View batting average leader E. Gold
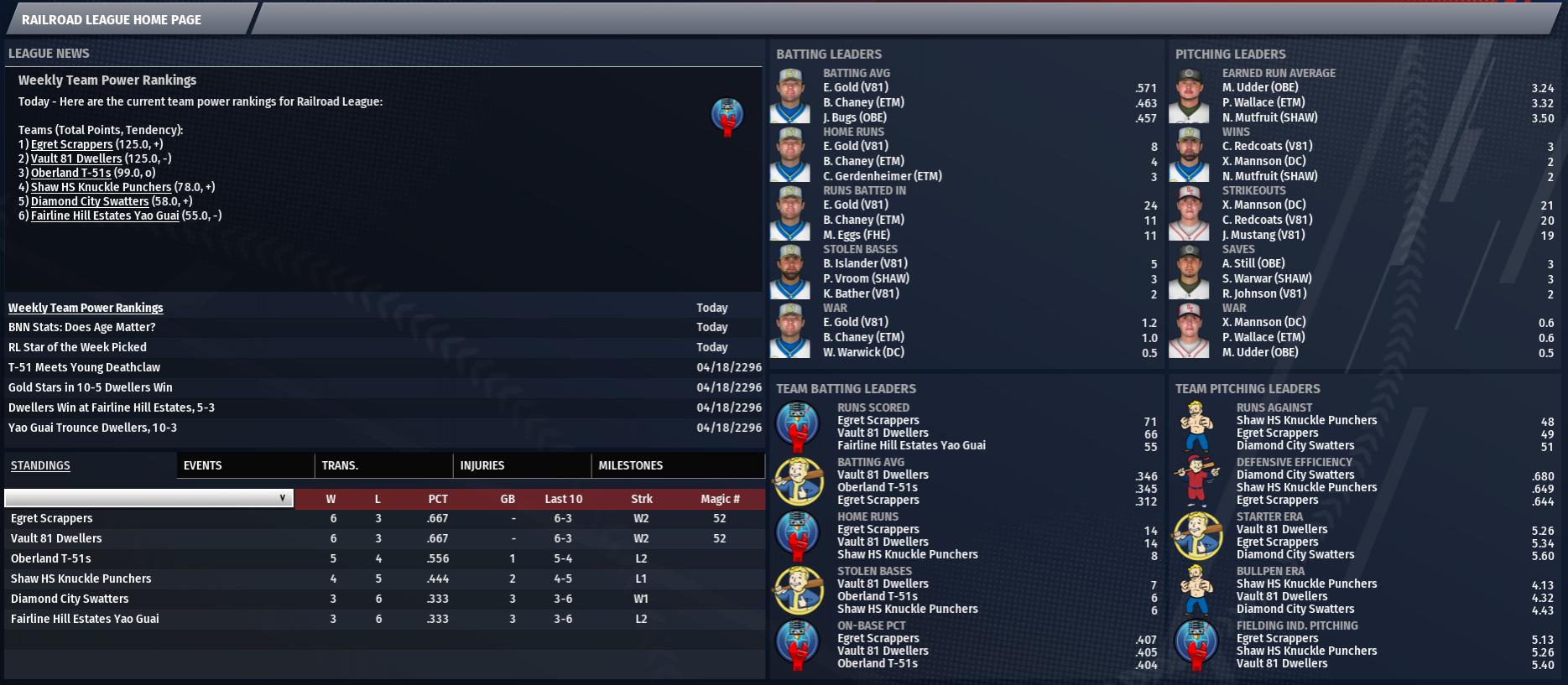This screenshot has height=685, width=1568. [855, 87]
